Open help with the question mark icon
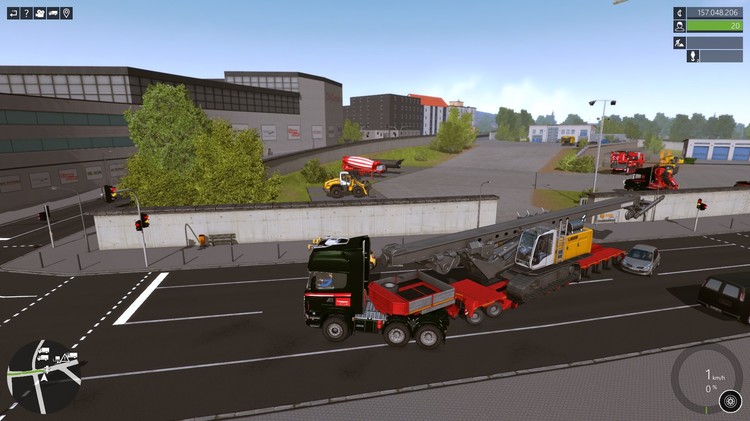 pos(27,13)
